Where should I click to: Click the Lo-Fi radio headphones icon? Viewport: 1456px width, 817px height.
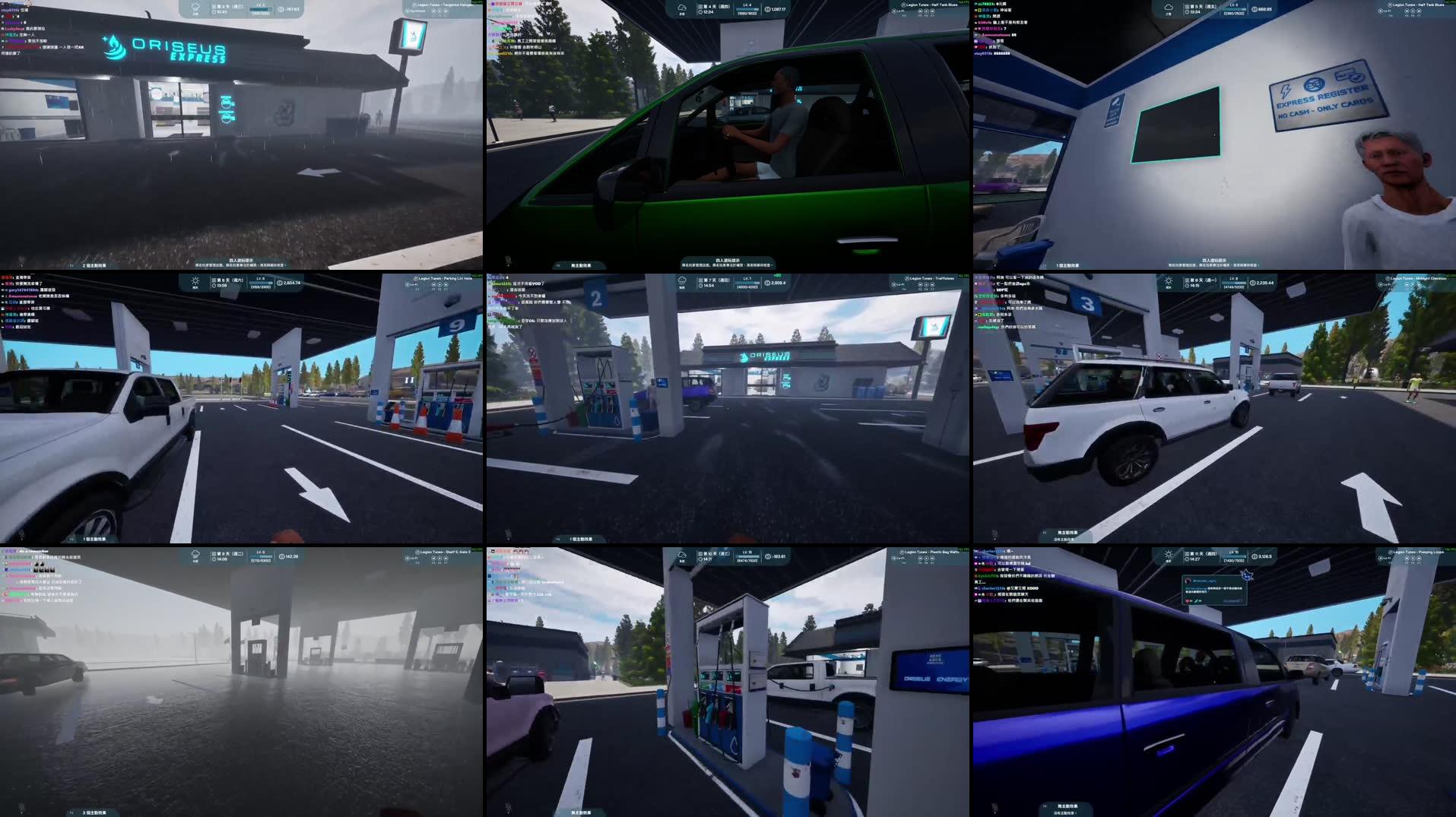1381,559
